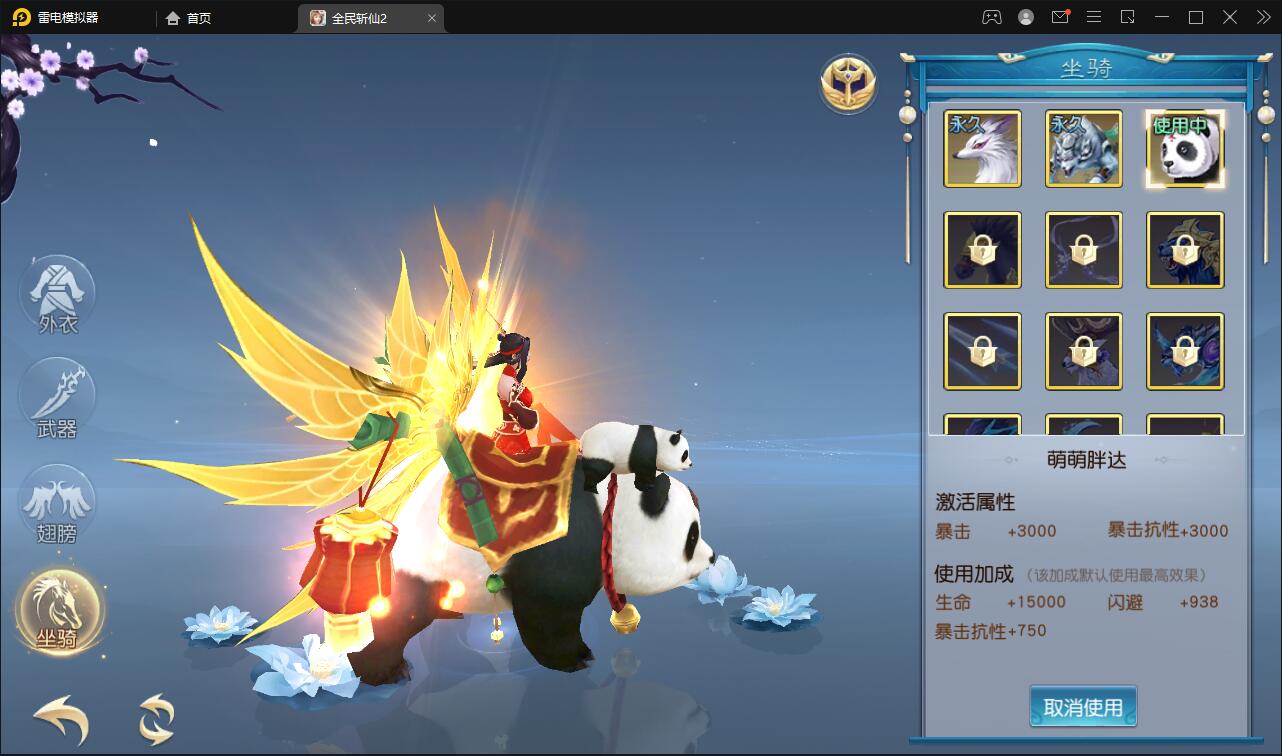Click a locked mount slot with padlock icon

point(982,249)
